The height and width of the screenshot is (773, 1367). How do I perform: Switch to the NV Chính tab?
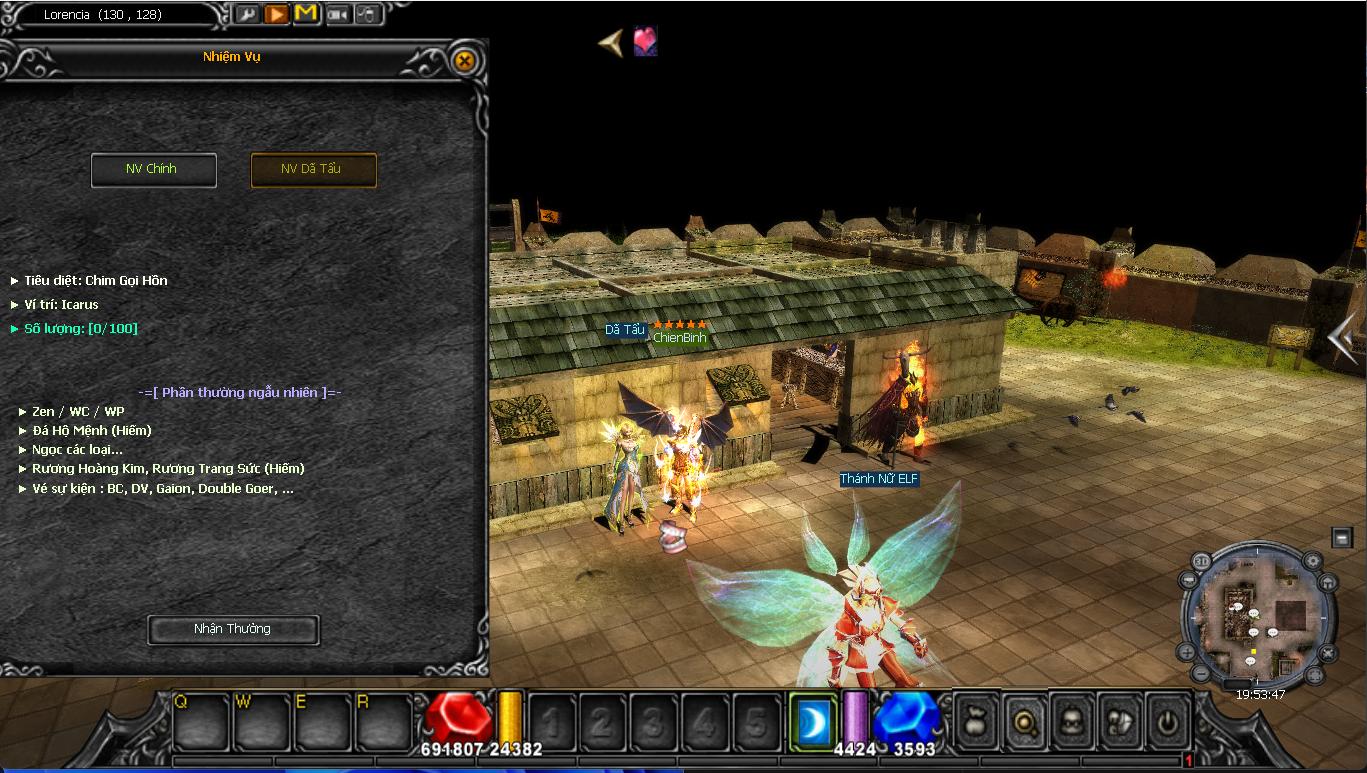153,169
